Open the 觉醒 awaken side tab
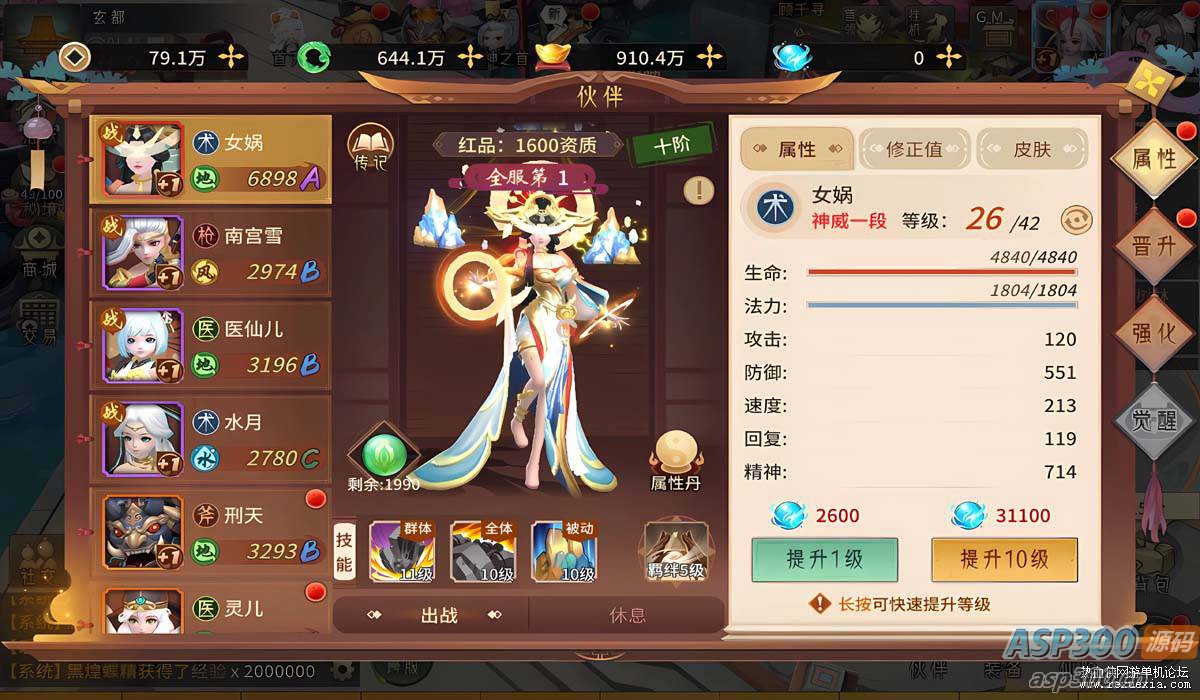The width and height of the screenshot is (1200, 700). pos(1153,420)
